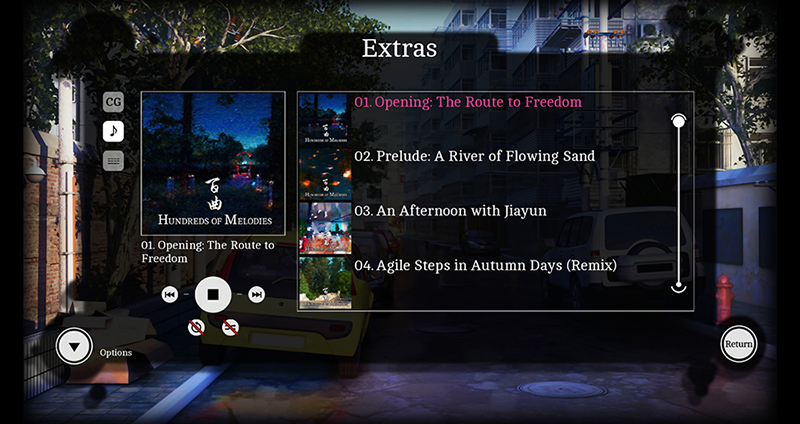Screen dimensions: 800x424
Task: Skip to the next track
Action: tap(257, 294)
